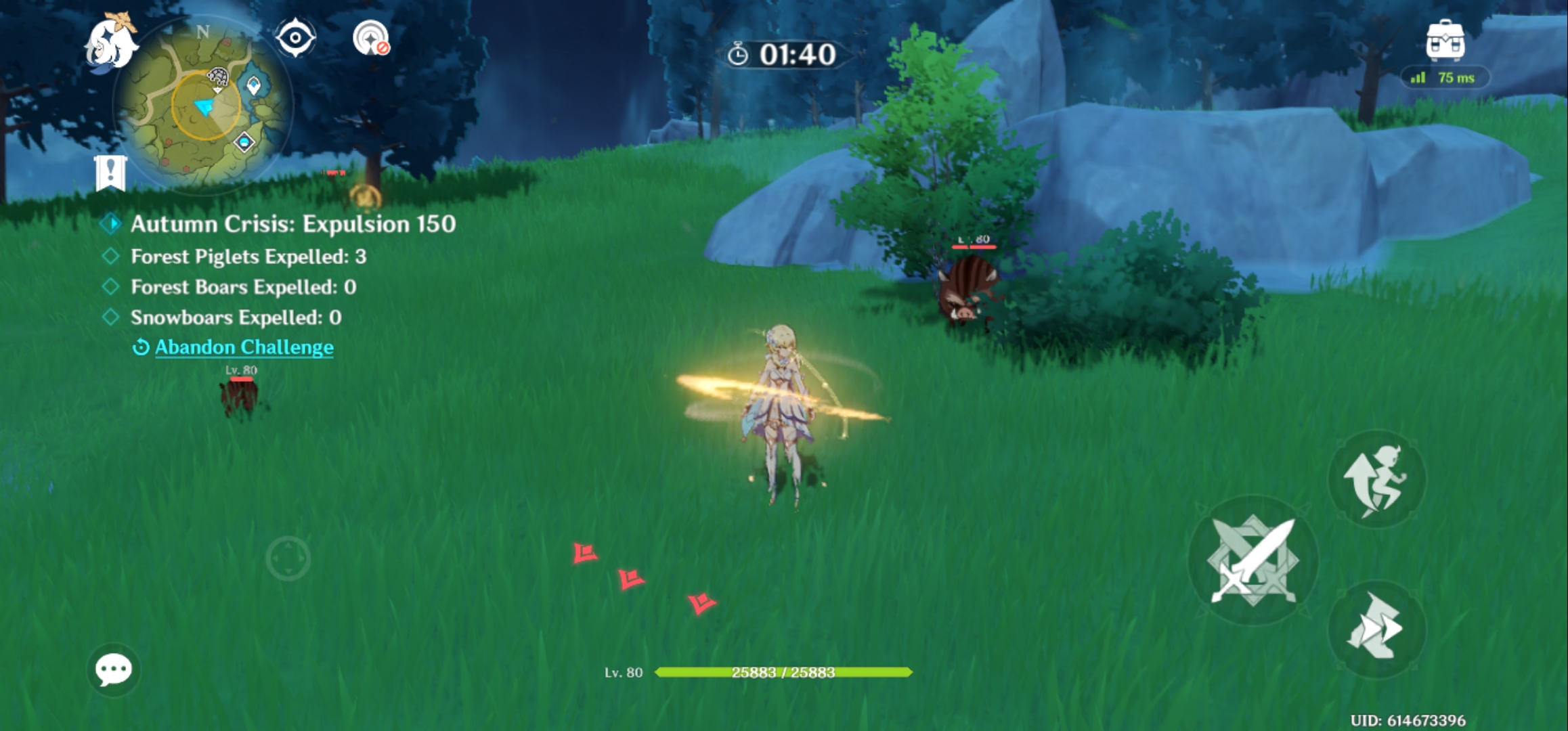Open the minimap to full map
Viewport: 1568px width, 731px height.
click(203, 108)
